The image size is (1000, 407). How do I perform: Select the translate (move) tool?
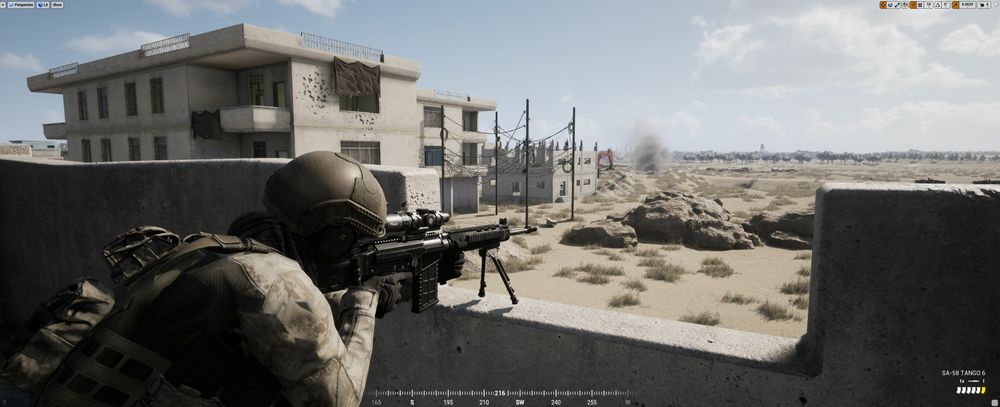(883, 5)
